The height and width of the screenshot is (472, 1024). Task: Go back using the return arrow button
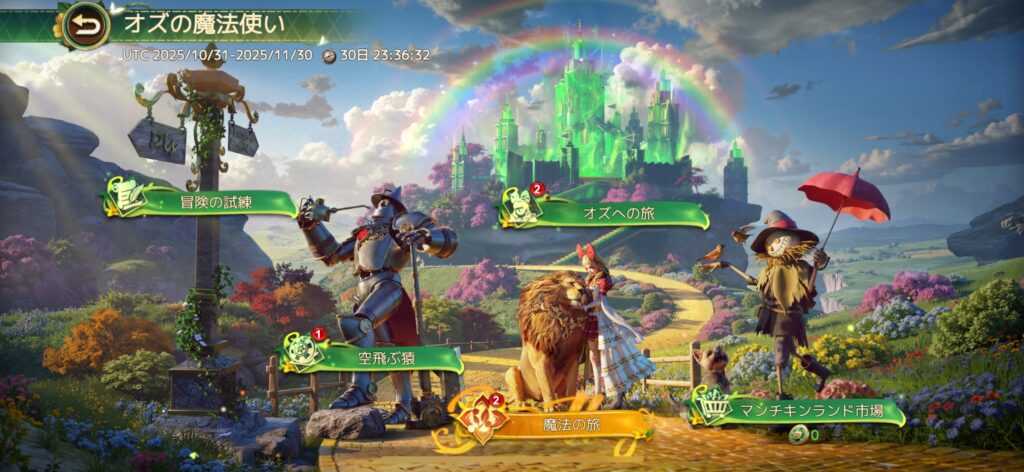(x=86, y=26)
